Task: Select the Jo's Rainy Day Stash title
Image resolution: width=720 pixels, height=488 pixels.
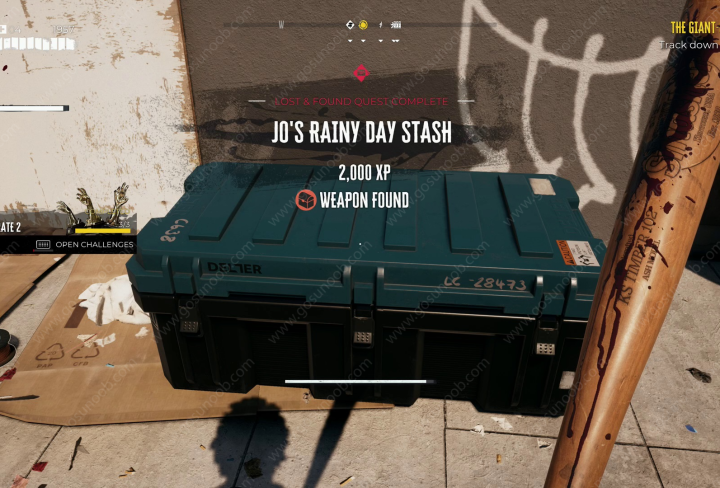Action: point(361,132)
